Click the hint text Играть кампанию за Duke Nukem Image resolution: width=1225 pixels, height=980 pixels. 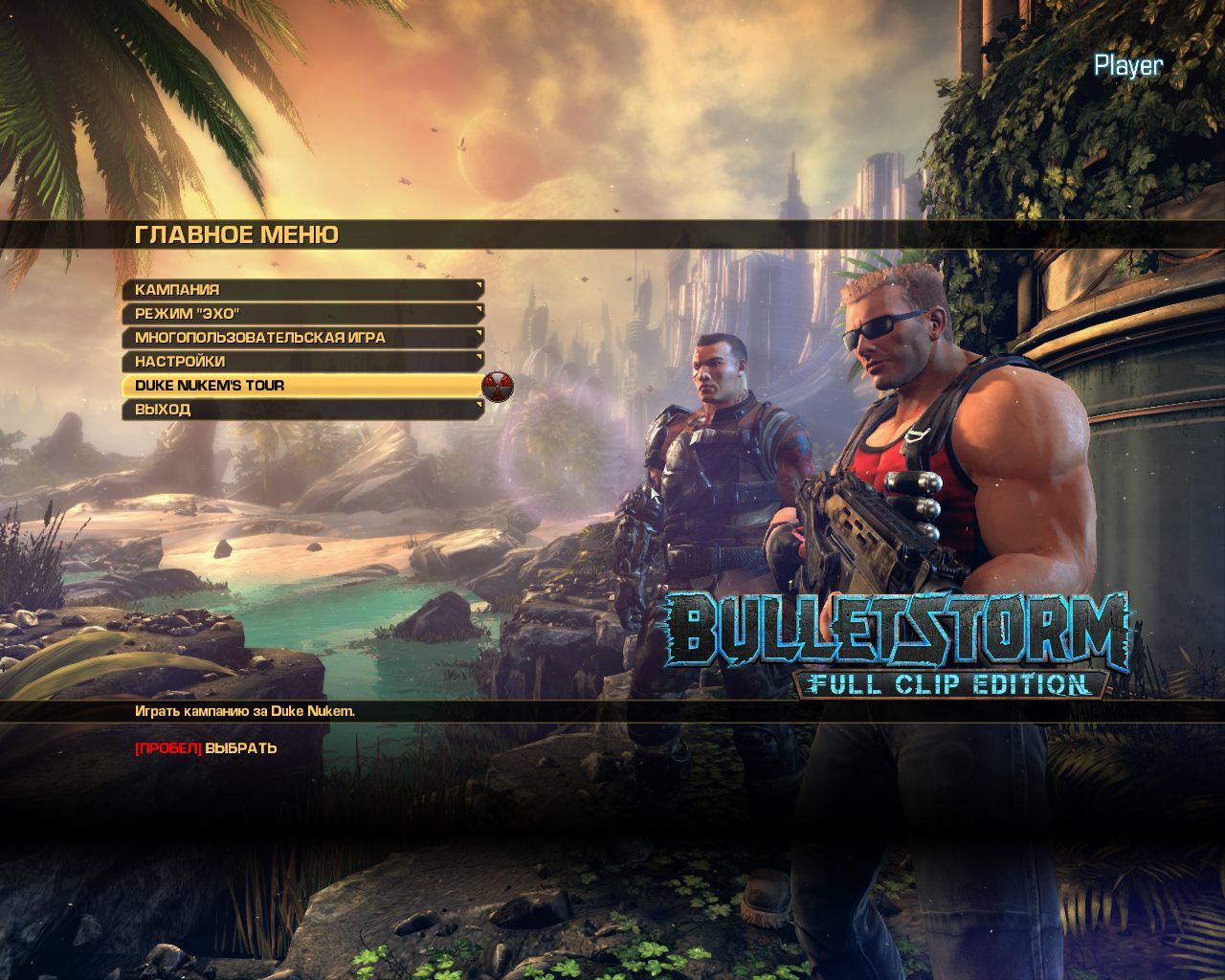click(244, 712)
